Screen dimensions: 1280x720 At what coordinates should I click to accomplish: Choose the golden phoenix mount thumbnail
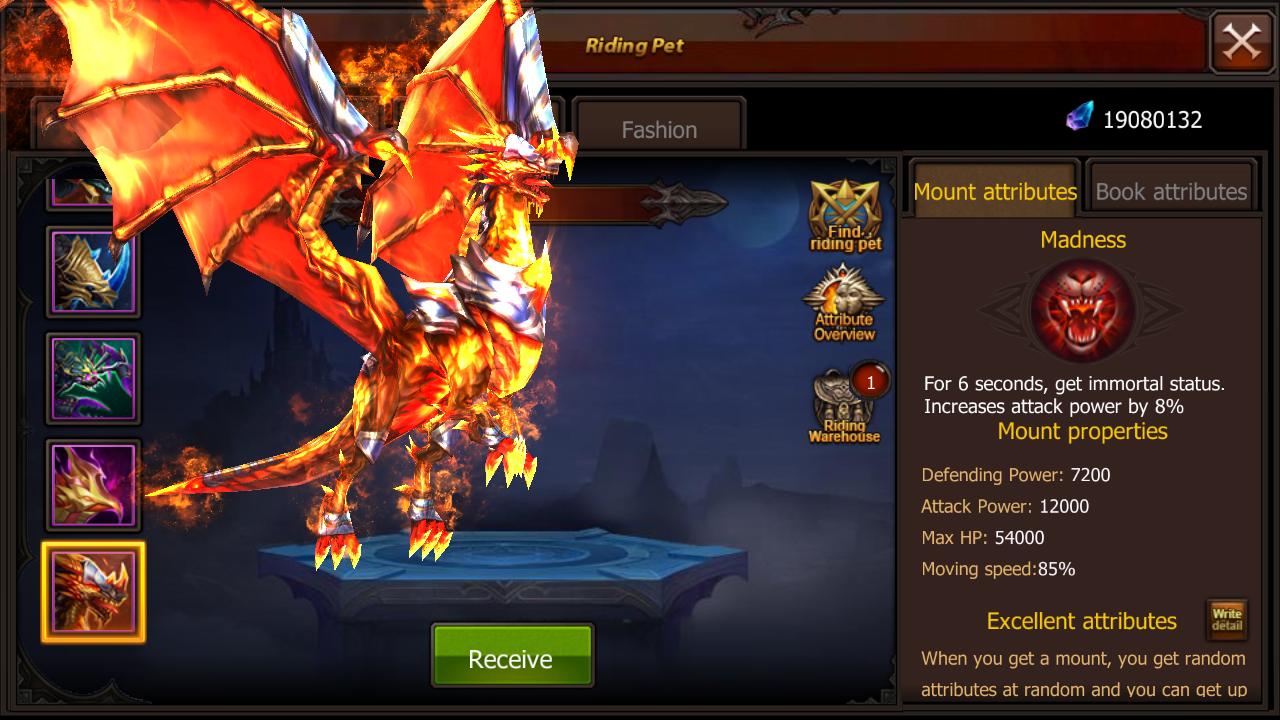click(x=93, y=485)
